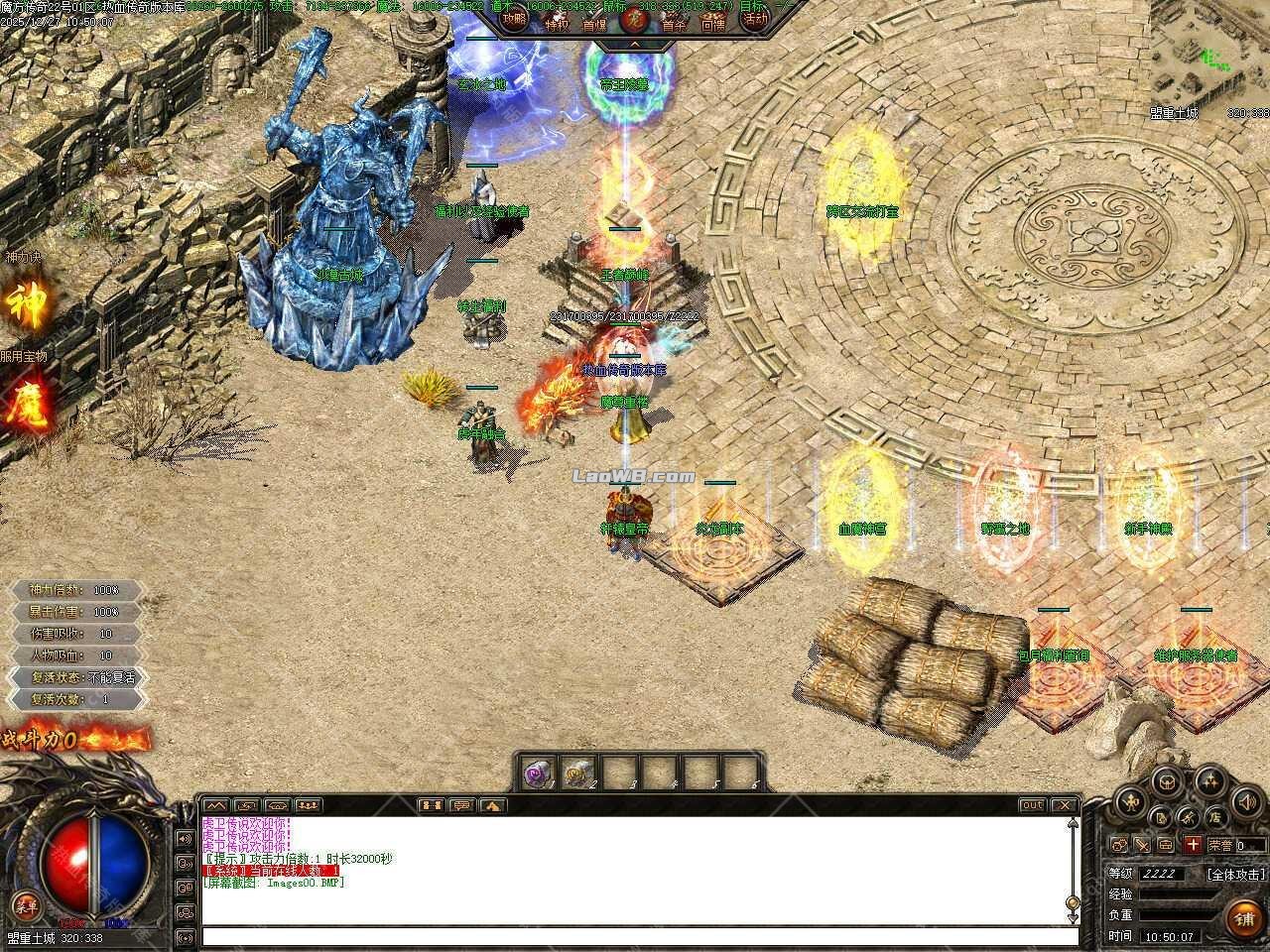The height and width of the screenshot is (952, 1270).
Task: Open the 攻略 strategy guide button
Action: pyautogui.click(x=514, y=19)
